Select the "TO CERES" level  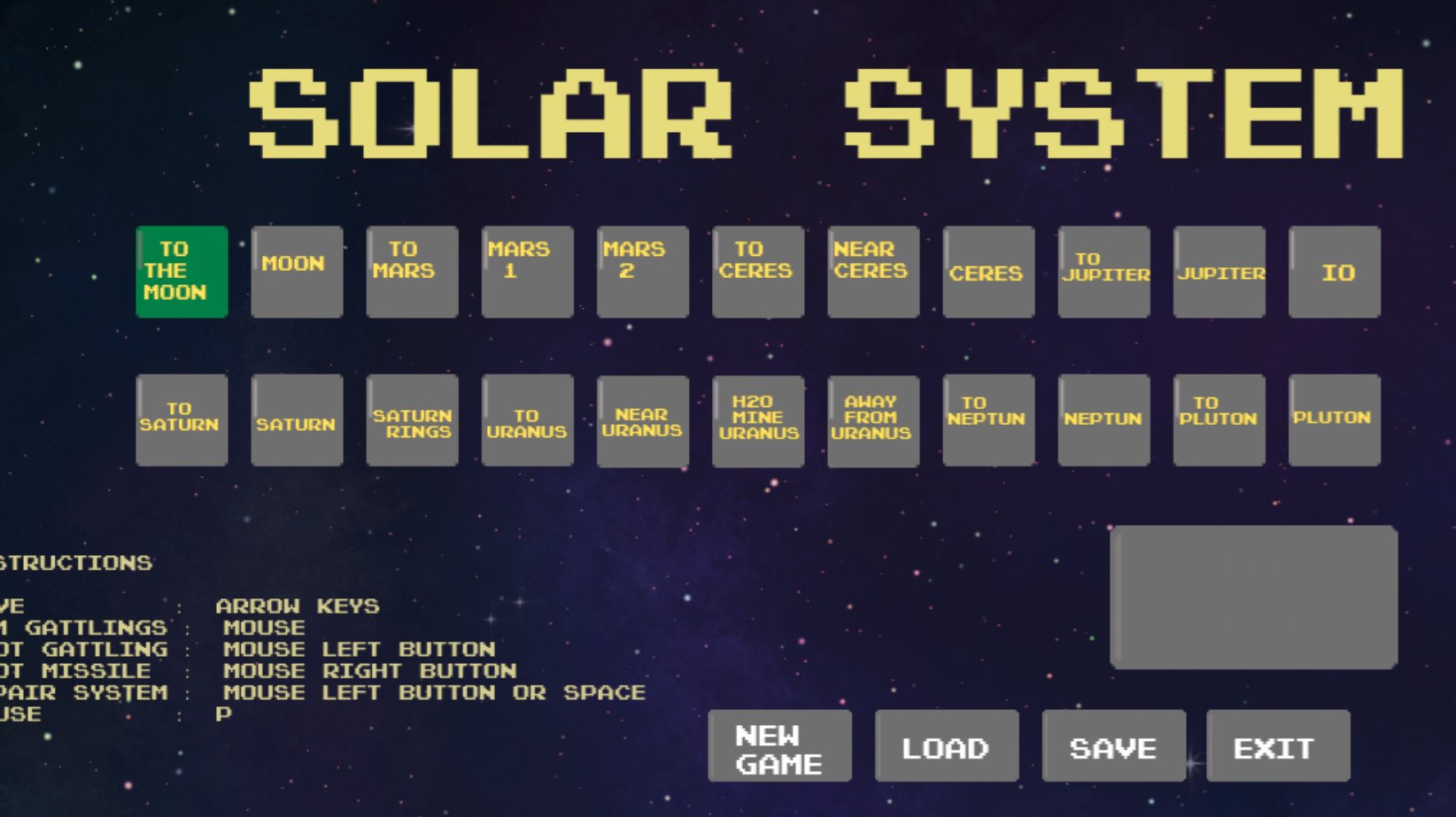757,271
